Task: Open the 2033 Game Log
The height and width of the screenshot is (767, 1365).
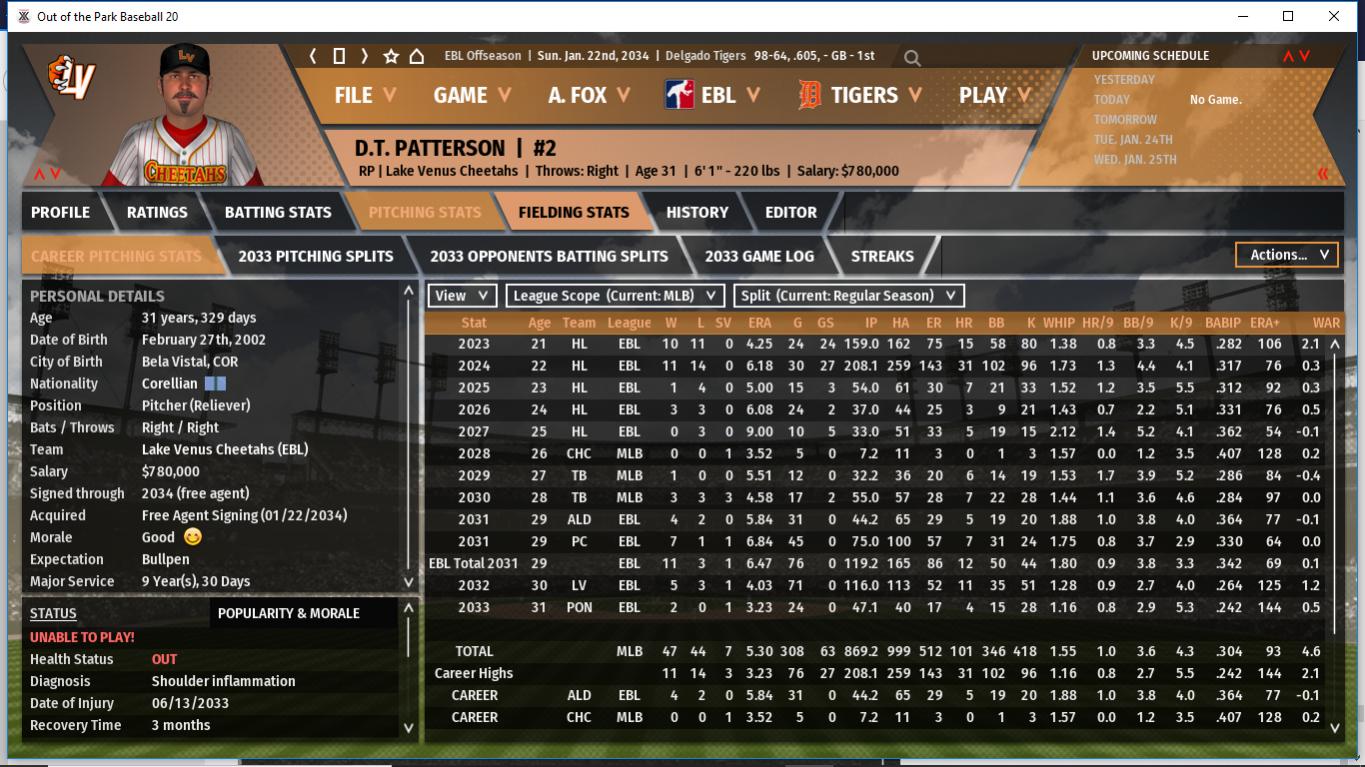Action: pos(759,256)
